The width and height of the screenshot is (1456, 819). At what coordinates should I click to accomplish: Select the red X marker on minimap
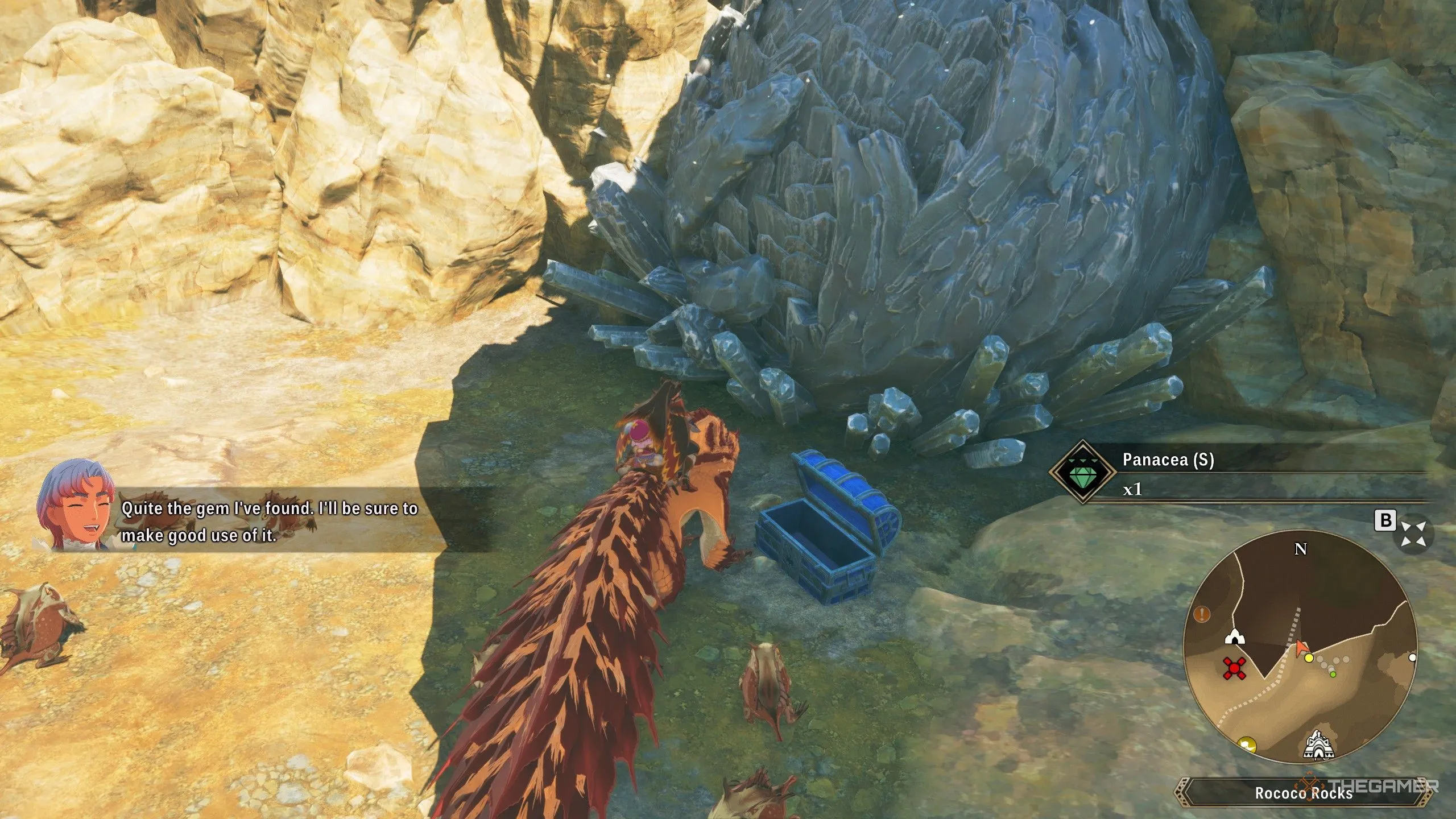[1235, 668]
